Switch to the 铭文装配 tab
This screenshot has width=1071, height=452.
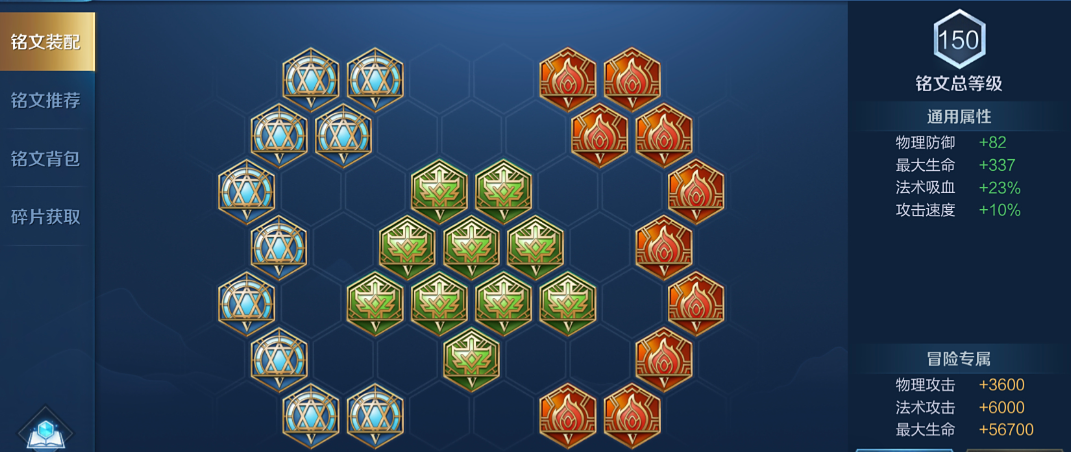[x=46, y=42]
